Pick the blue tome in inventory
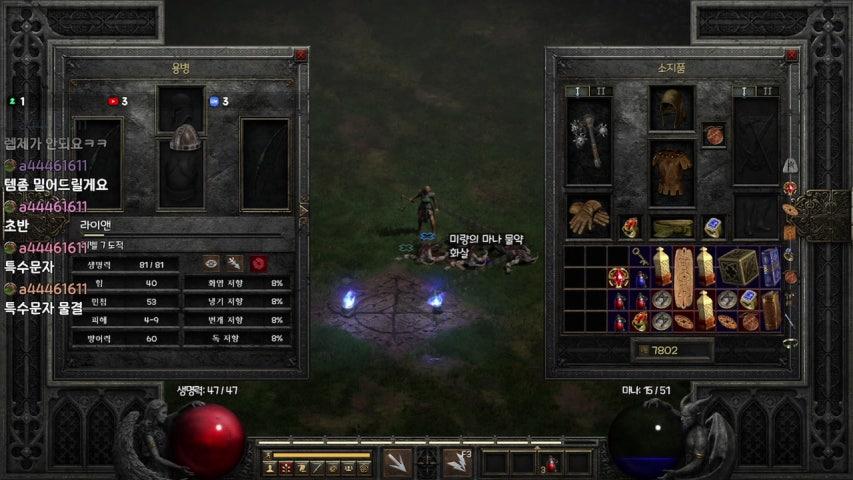The image size is (853, 480). (x=770, y=266)
